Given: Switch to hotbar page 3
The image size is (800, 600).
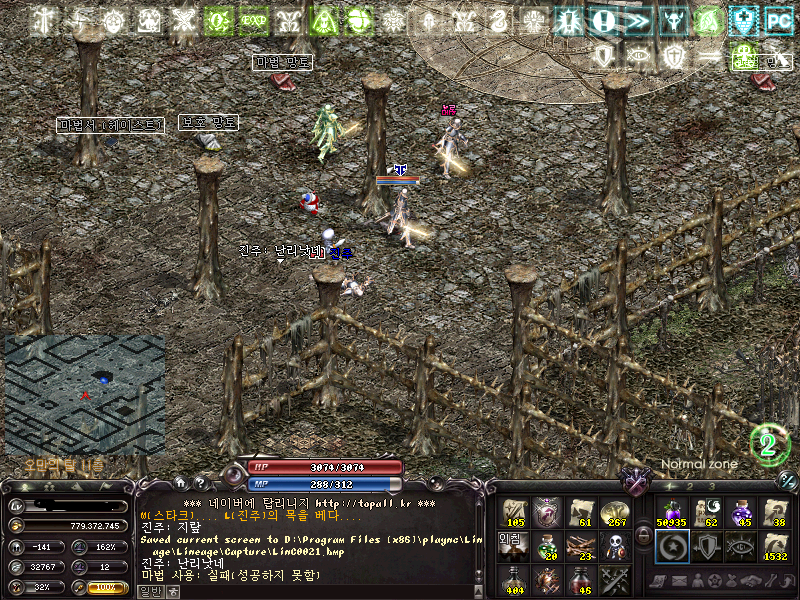Looking at the screenshot, I should (x=712, y=486).
